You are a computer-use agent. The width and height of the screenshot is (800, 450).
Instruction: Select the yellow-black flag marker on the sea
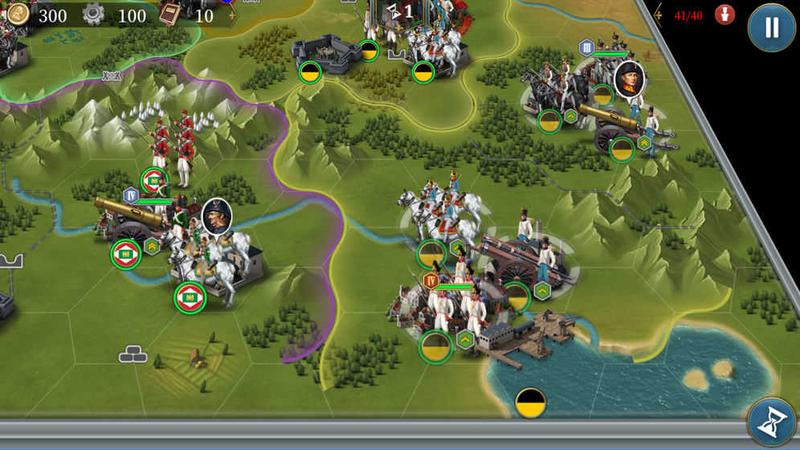(529, 402)
